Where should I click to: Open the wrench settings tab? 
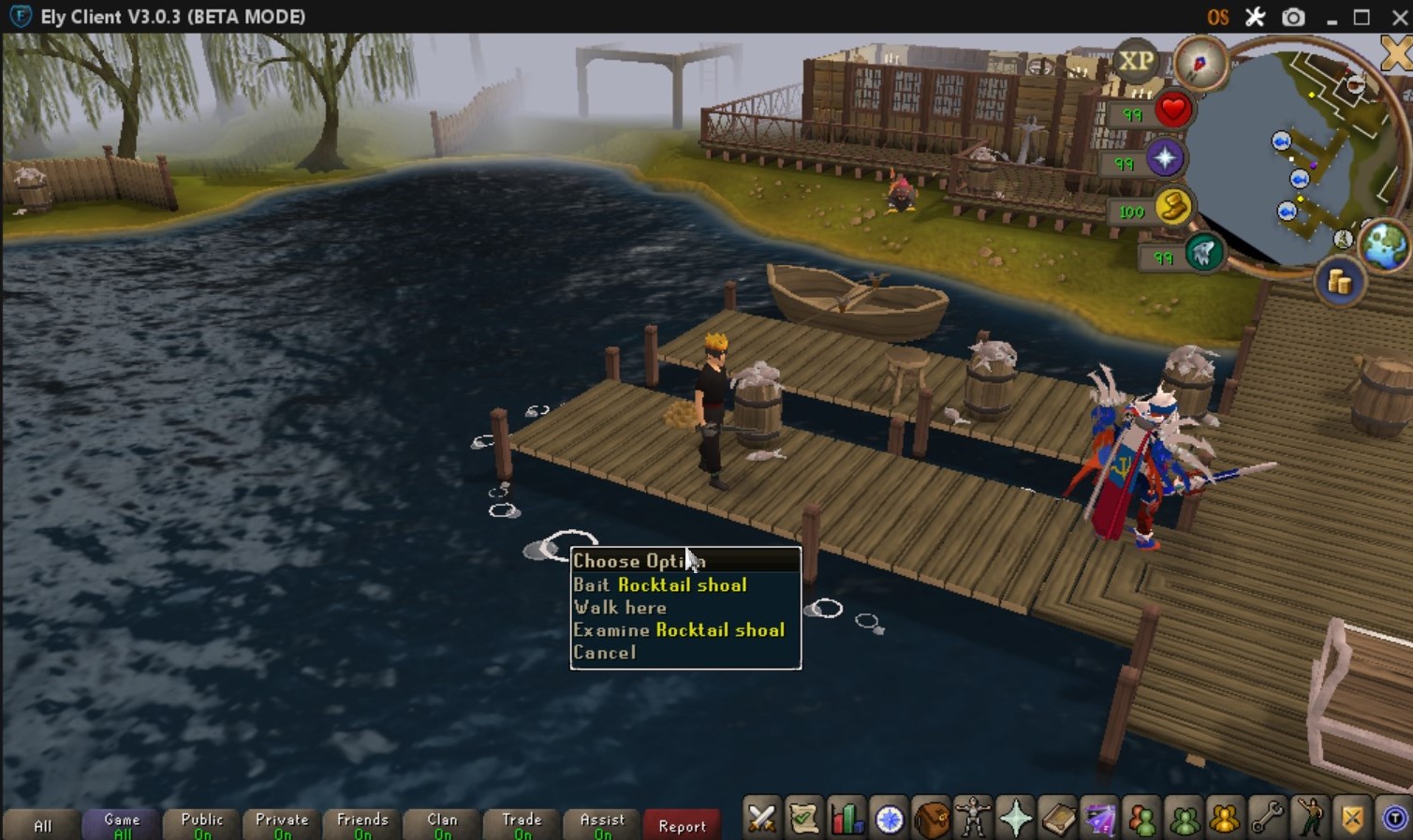(1267, 820)
